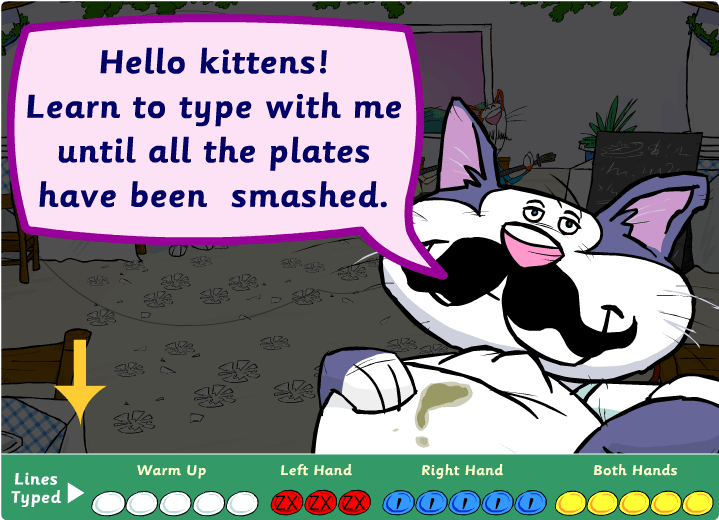Pick the Right Hand section label
The height and width of the screenshot is (520, 719).
click(462, 470)
